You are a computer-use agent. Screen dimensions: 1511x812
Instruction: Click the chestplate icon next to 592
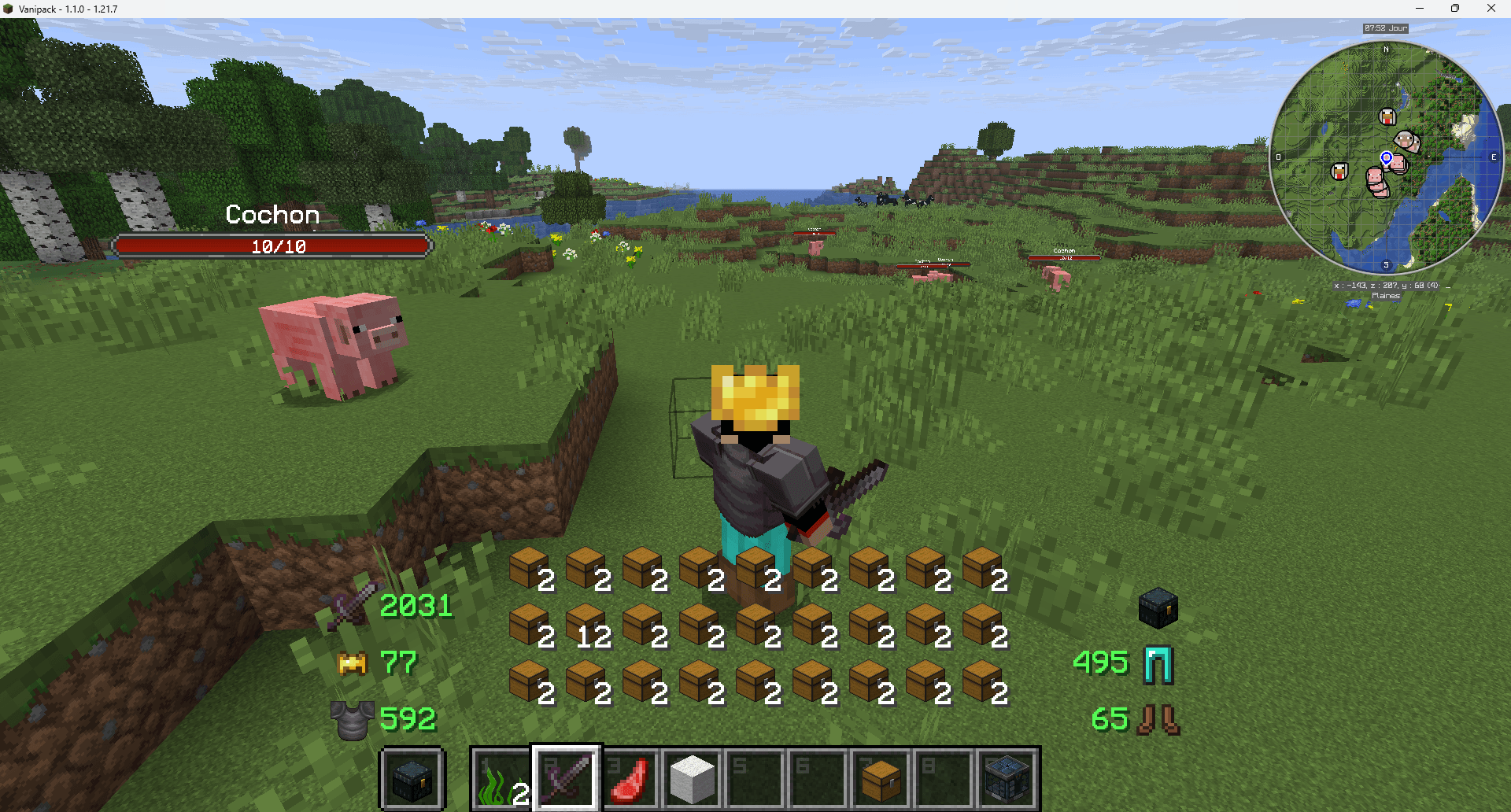point(352,718)
